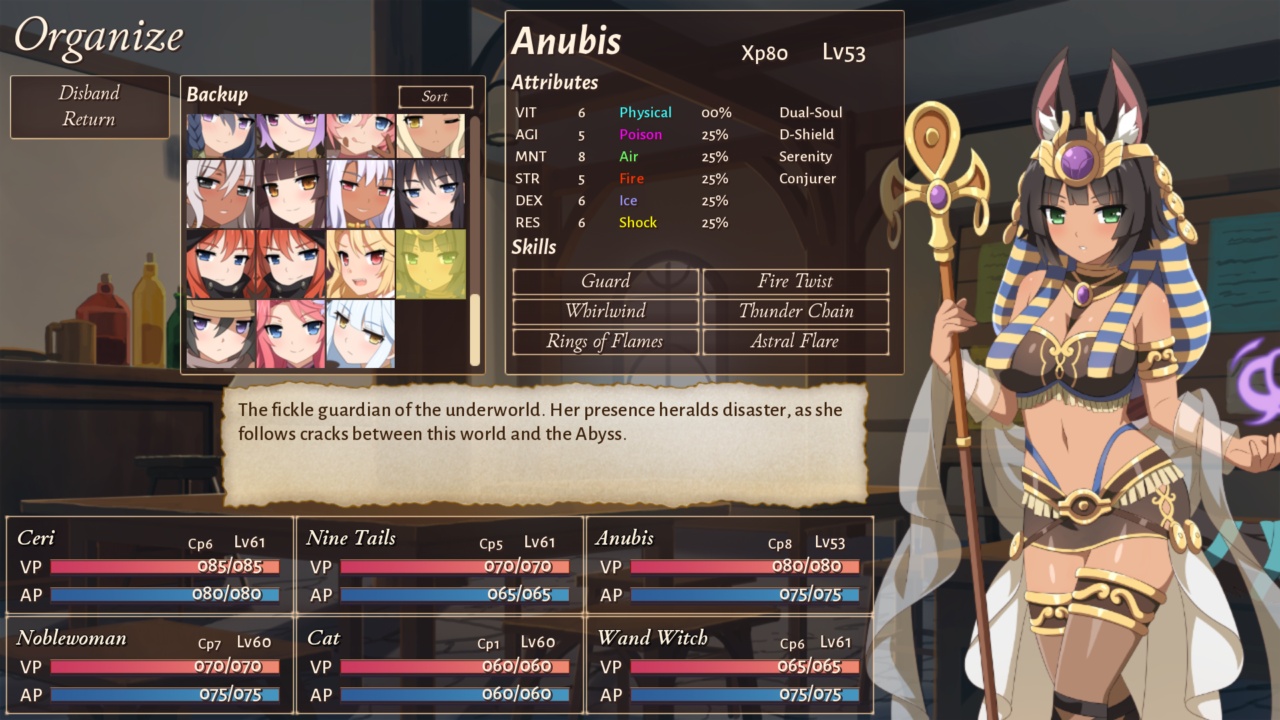The width and height of the screenshot is (1280, 720).
Task: Select the Thunder Chain skill
Action: tap(795, 311)
